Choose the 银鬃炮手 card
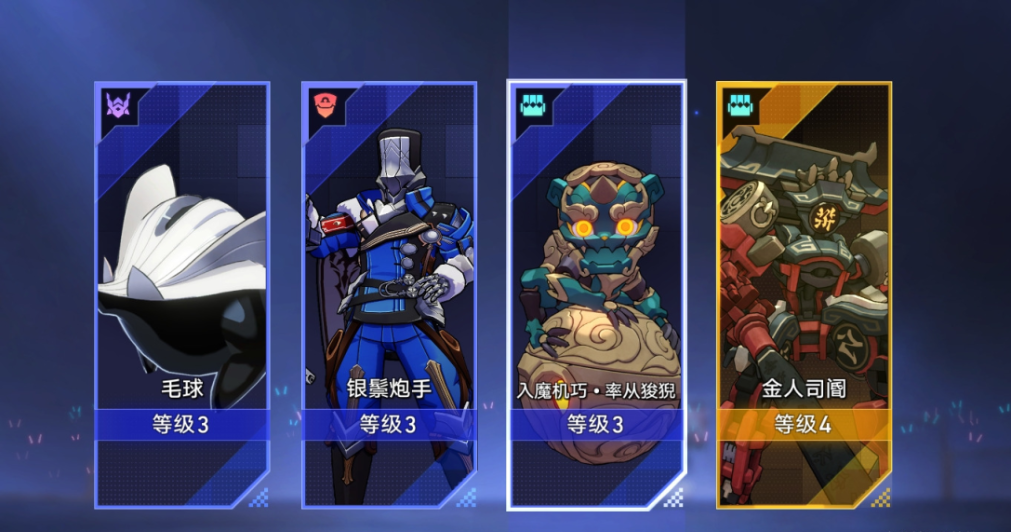Screen dimensions: 1011x532 point(389,295)
